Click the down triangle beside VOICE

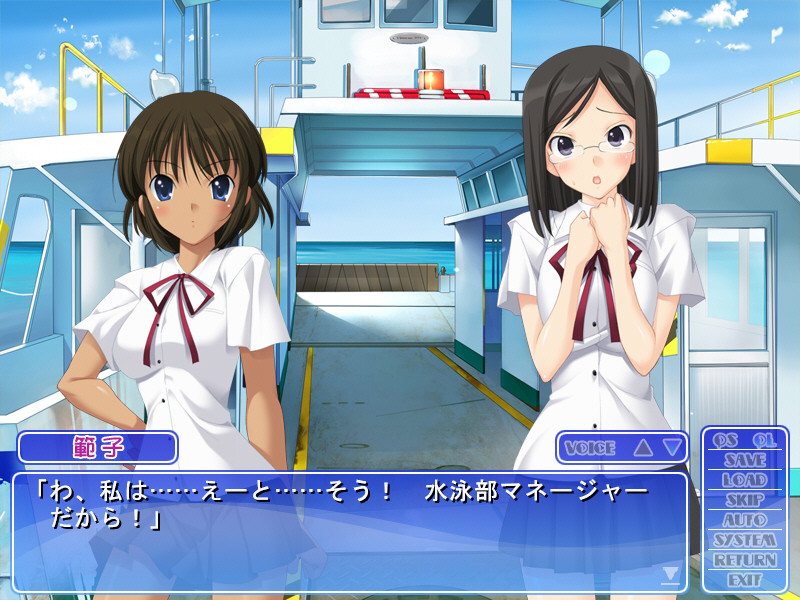(x=672, y=448)
